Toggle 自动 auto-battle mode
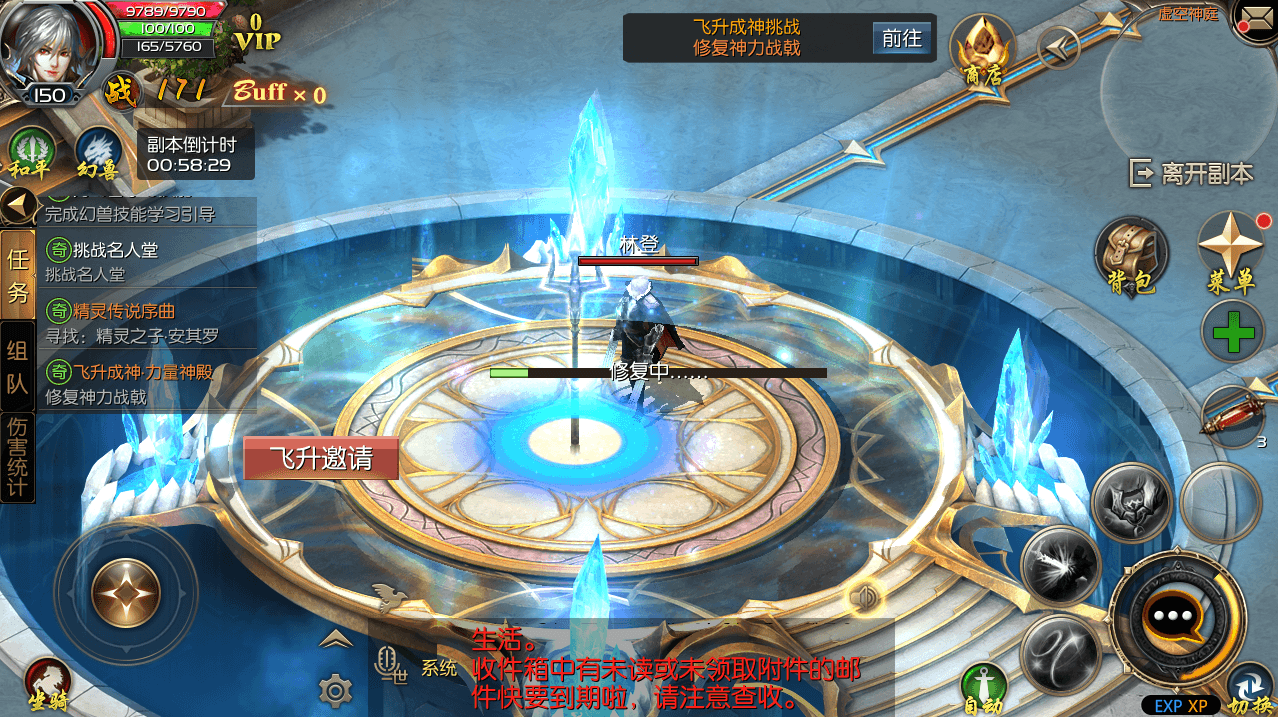The image size is (1278, 717). coord(983,687)
